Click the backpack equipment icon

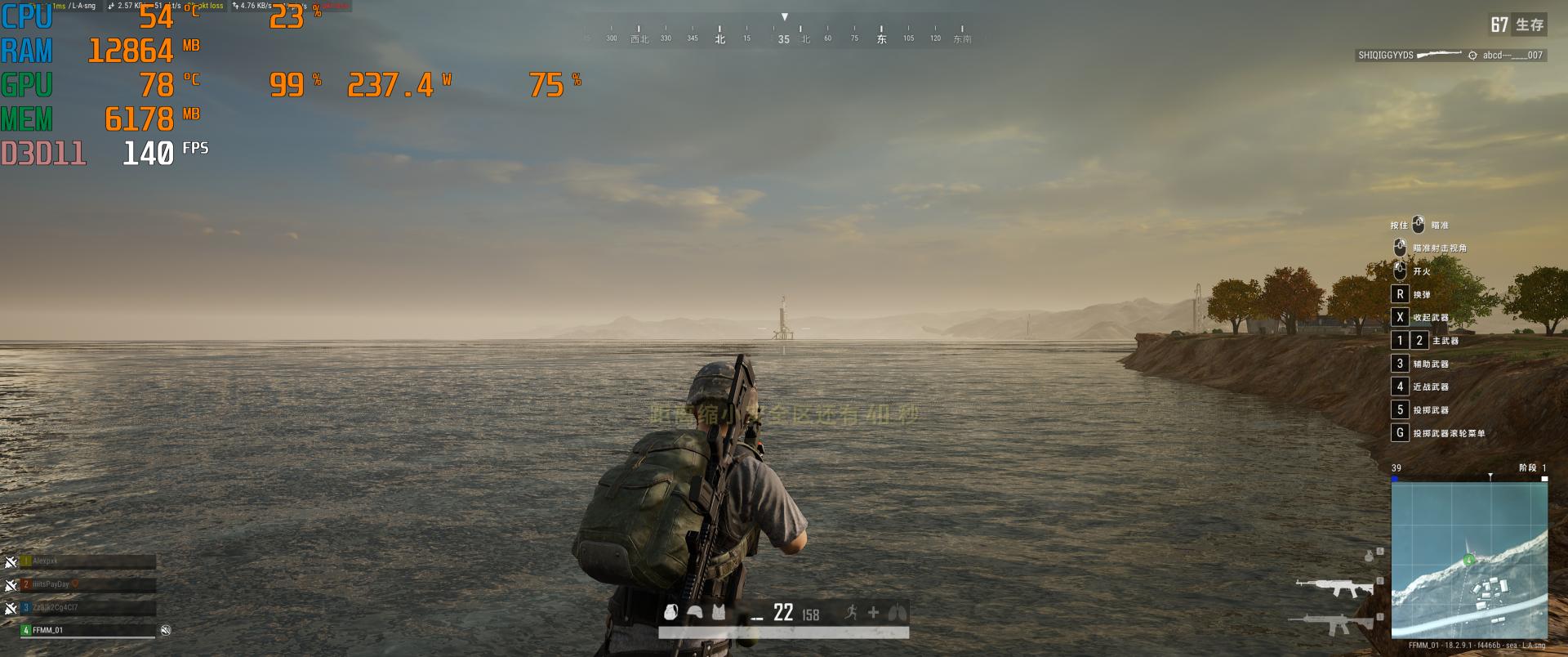coord(671,612)
